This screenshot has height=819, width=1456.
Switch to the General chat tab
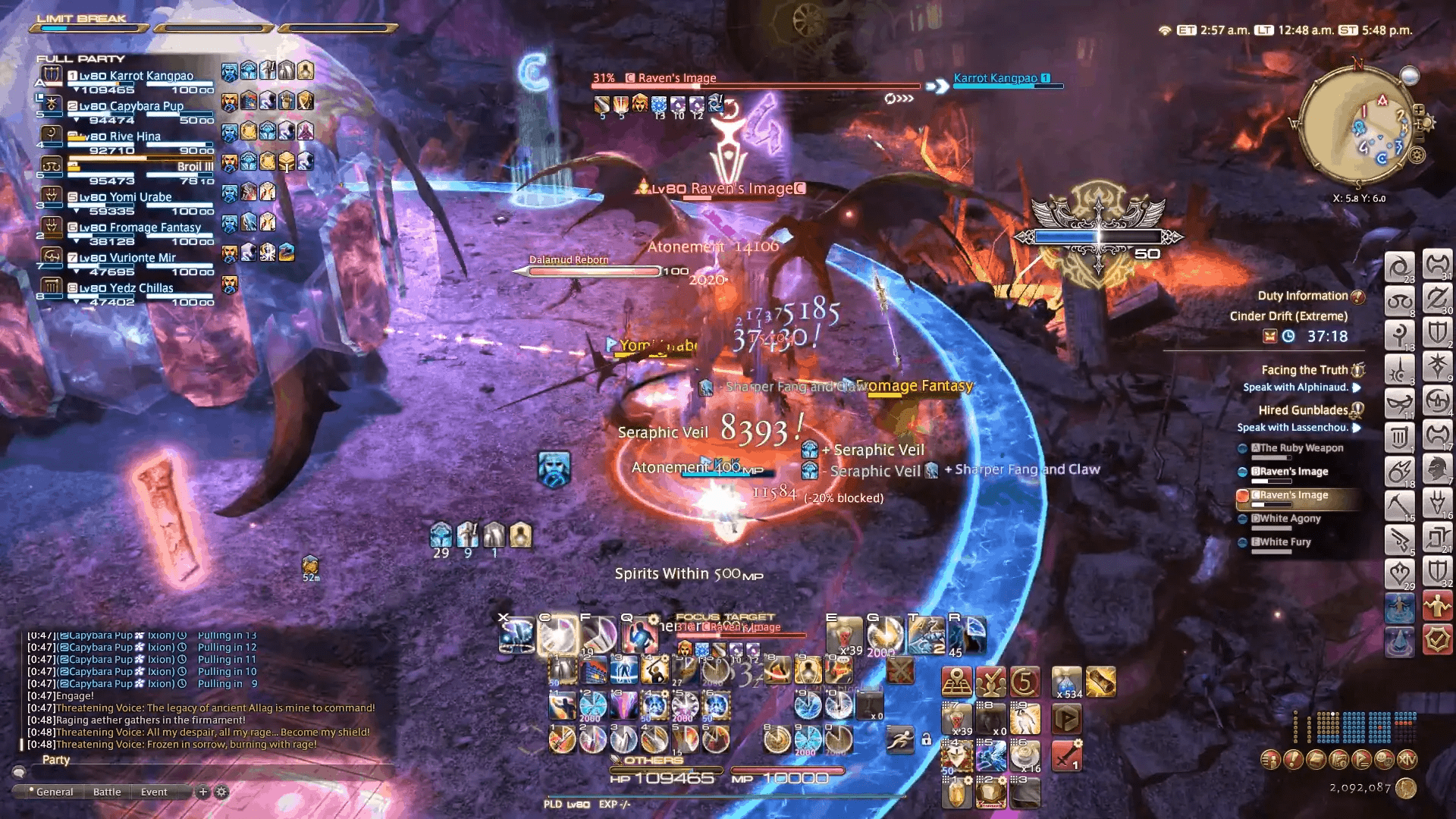pyautogui.click(x=55, y=792)
